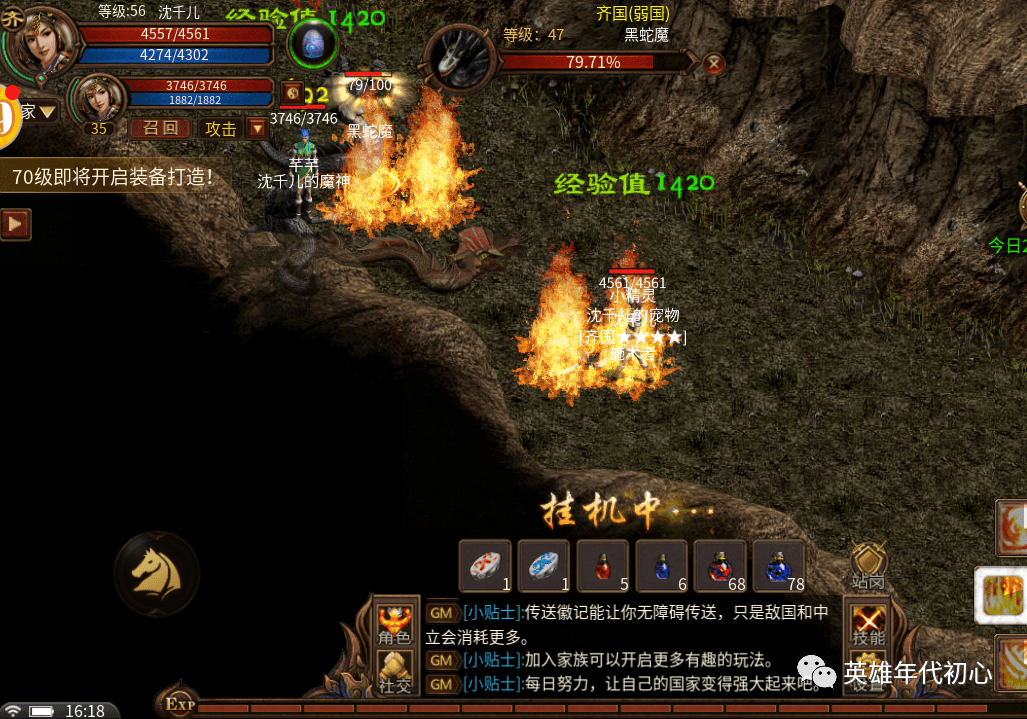
Task: Open the 社交 social menu
Action: coord(394,672)
